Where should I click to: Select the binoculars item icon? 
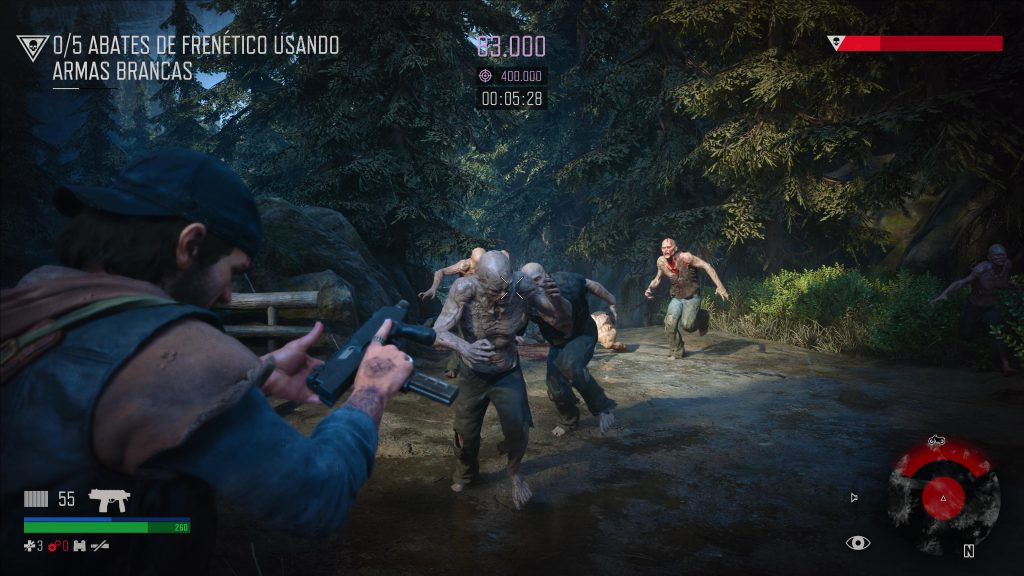coord(79,546)
